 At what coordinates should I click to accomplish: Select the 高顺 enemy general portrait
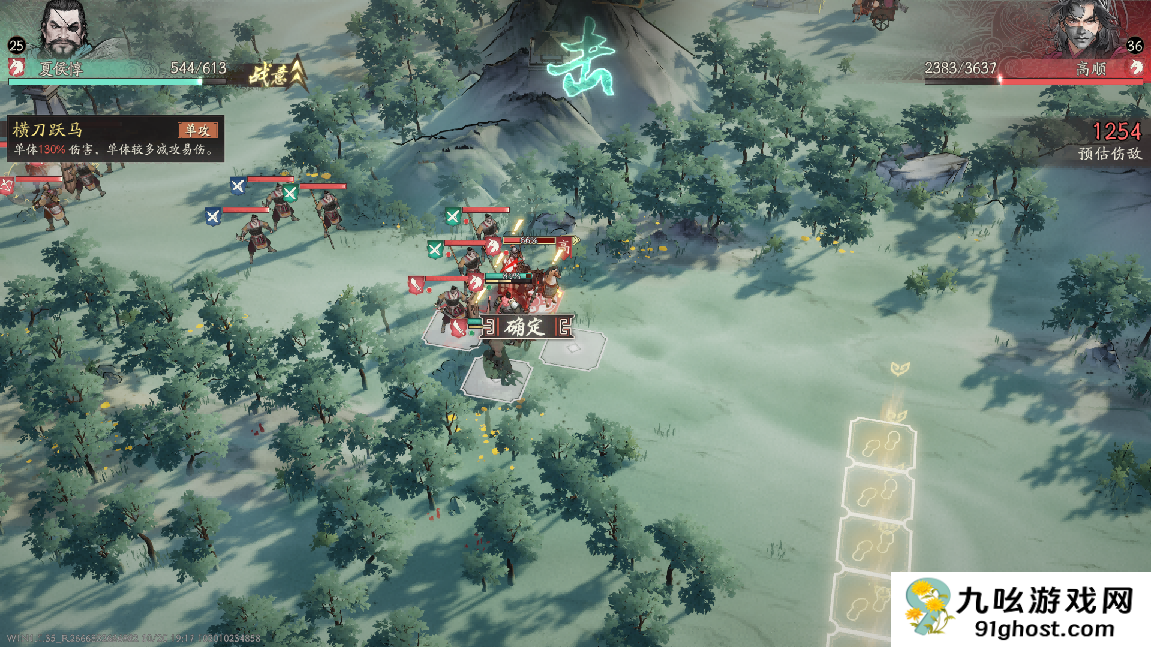[1085, 28]
